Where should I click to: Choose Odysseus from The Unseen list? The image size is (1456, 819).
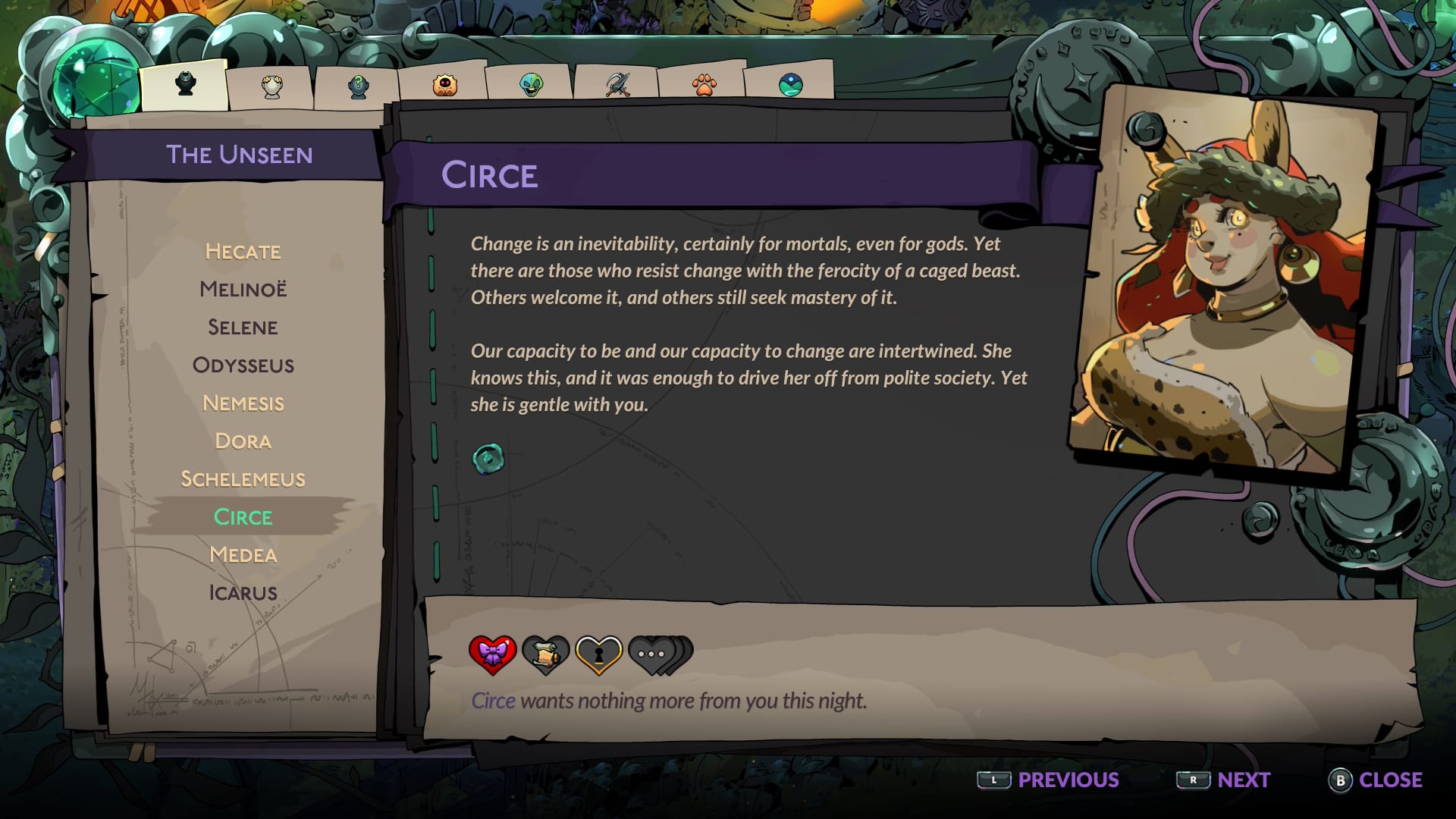point(243,366)
